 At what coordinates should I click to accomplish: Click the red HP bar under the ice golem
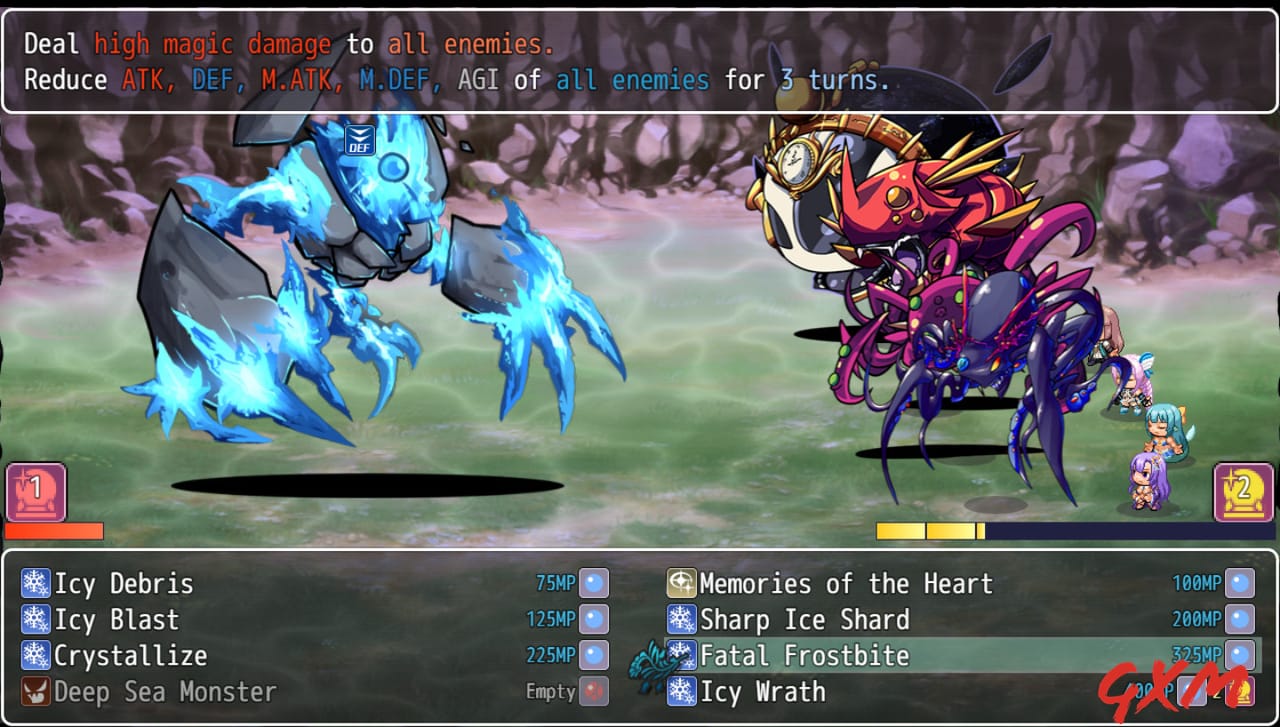pos(55,532)
